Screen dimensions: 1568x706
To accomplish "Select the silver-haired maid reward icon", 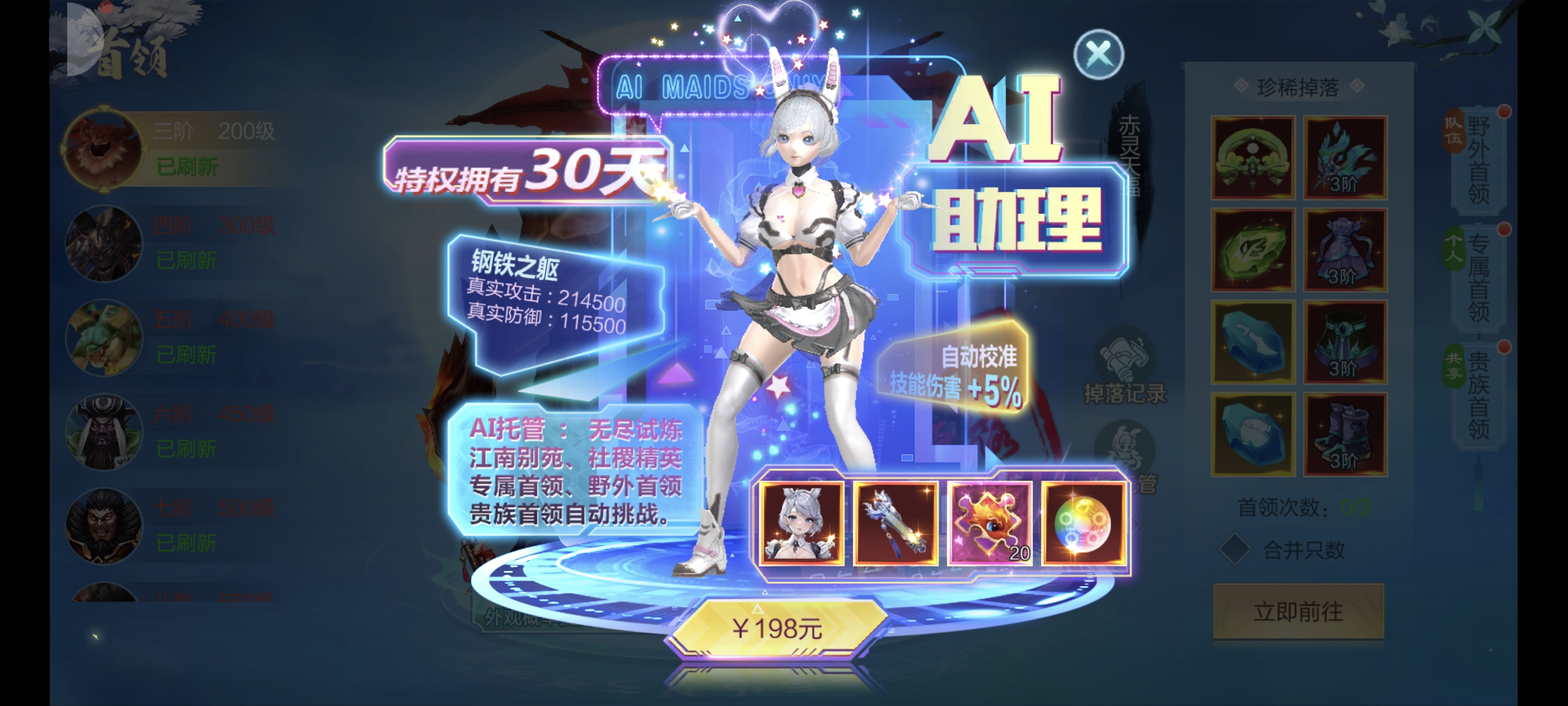I will click(x=802, y=522).
